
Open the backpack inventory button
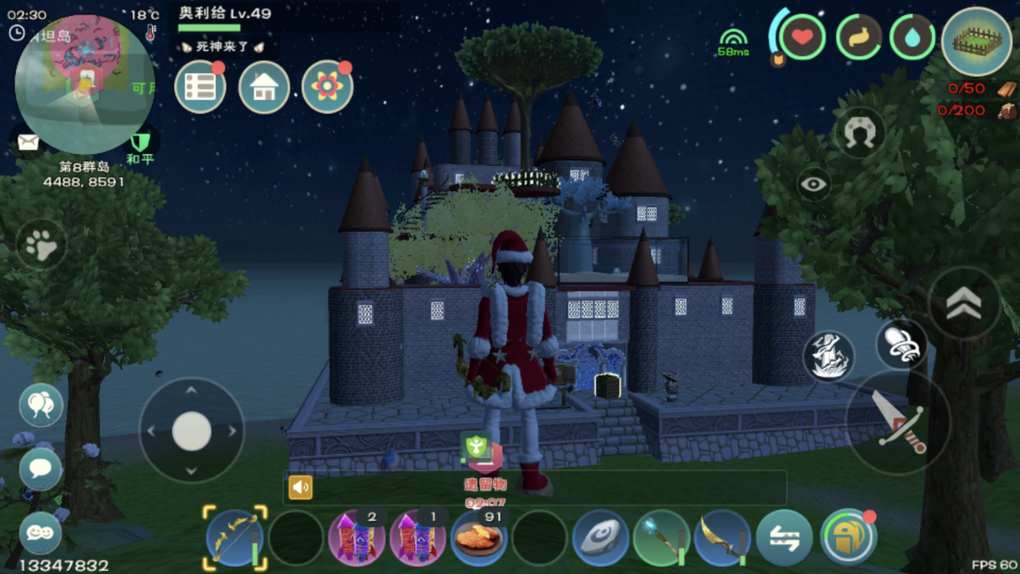(848, 538)
